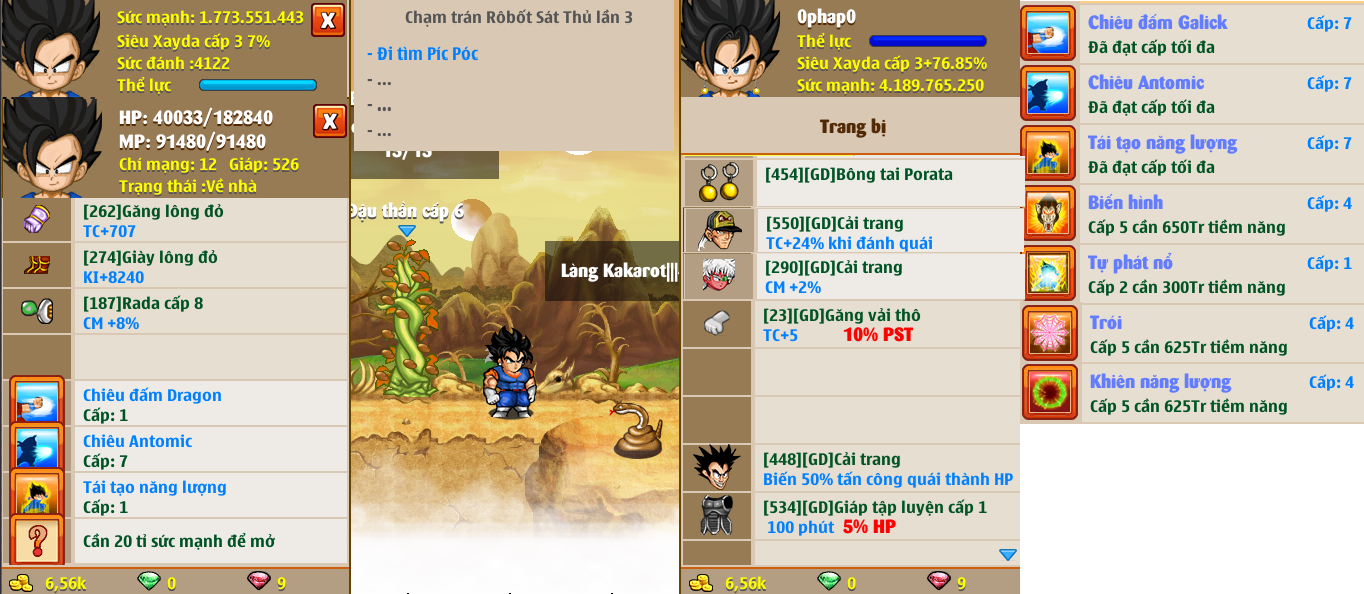Click the blue down arrow under equipment list
1364x594 pixels.
pyautogui.click(x=1007, y=555)
